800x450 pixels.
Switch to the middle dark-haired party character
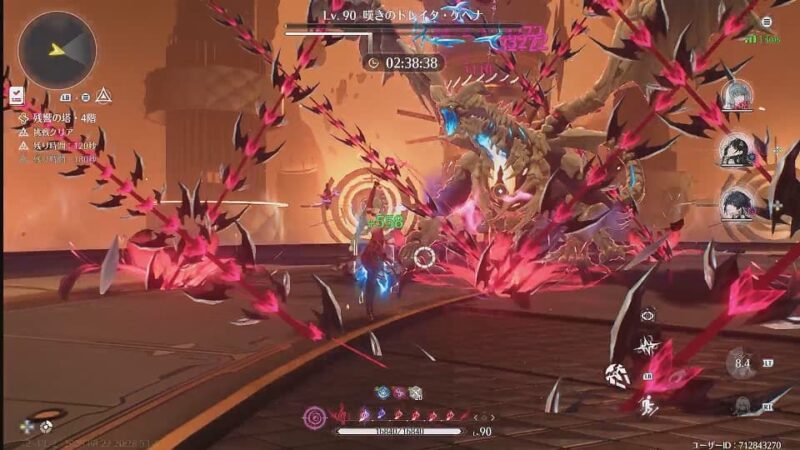click(738, 151)
